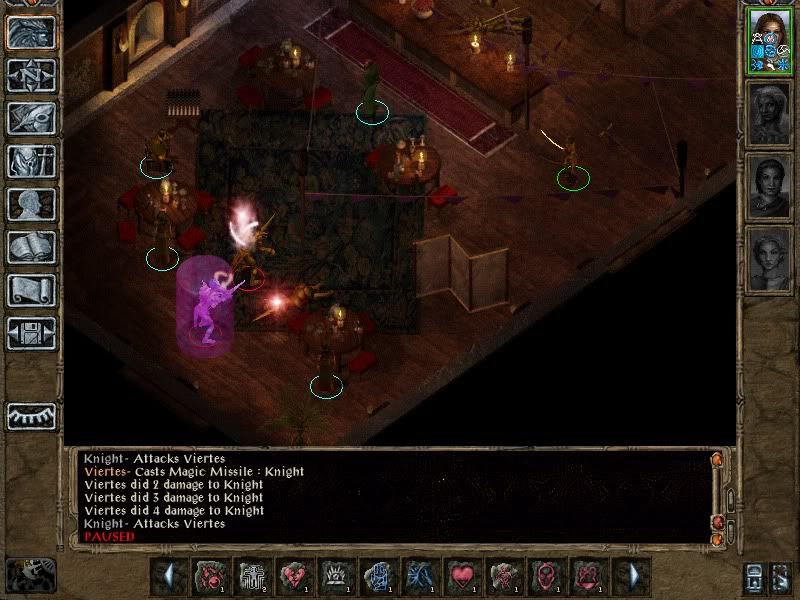Open the inventory screen from the sidebar
Image resolution: width=800 pixels, height=600 pixels.
coord(31,161)
